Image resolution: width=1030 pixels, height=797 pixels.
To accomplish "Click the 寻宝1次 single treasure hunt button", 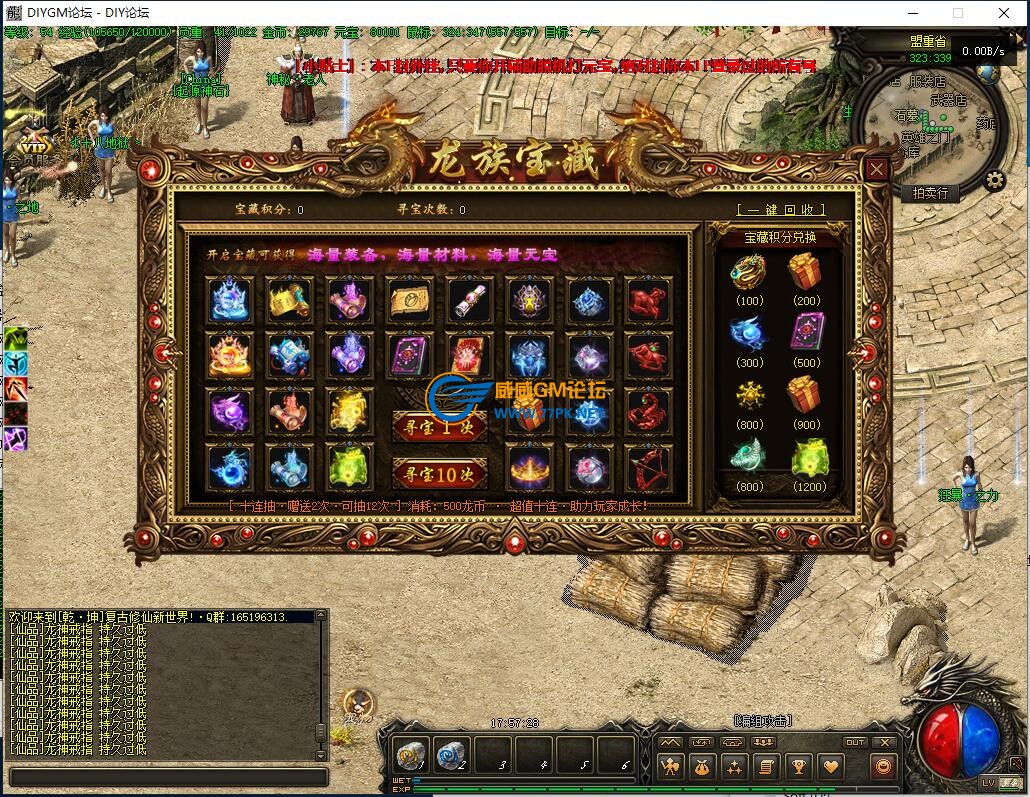I will pos(439,427).
